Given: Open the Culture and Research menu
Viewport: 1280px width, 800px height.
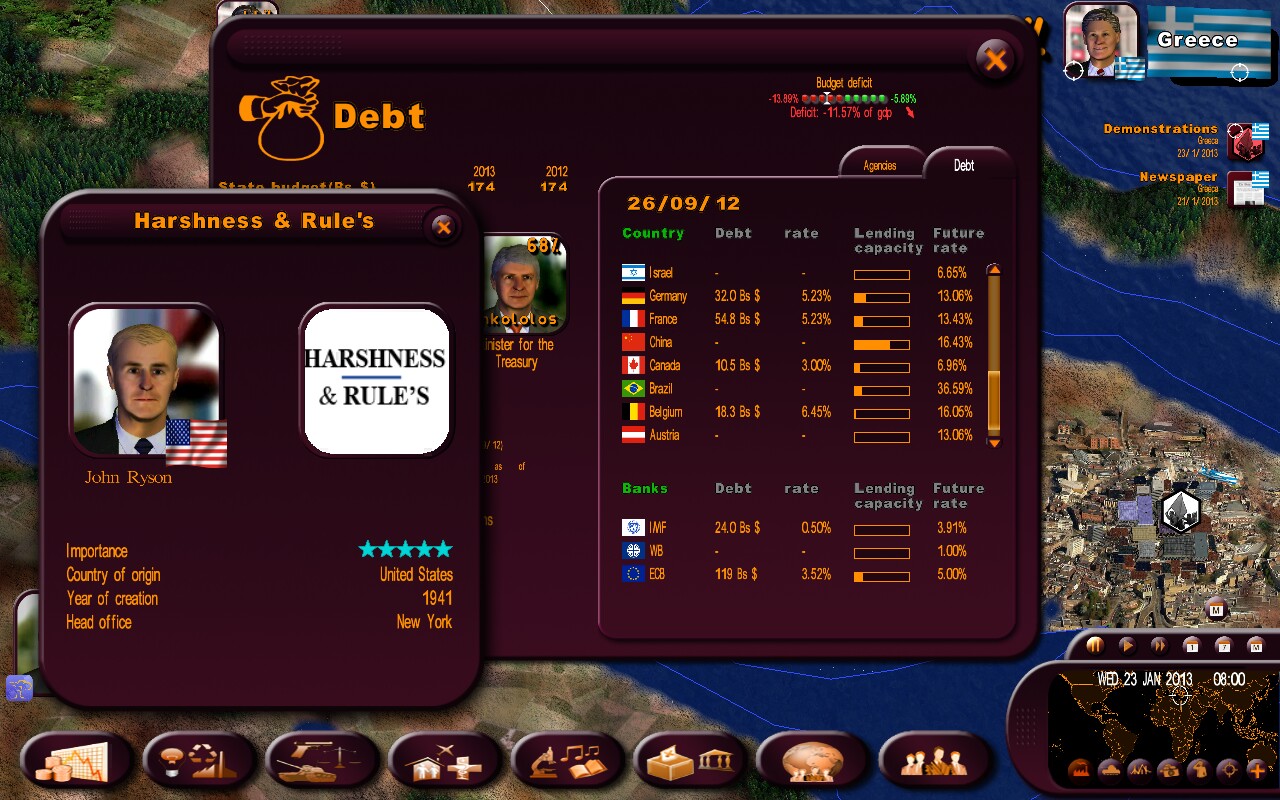Looking at the screenshot, I should click(567, 762).
